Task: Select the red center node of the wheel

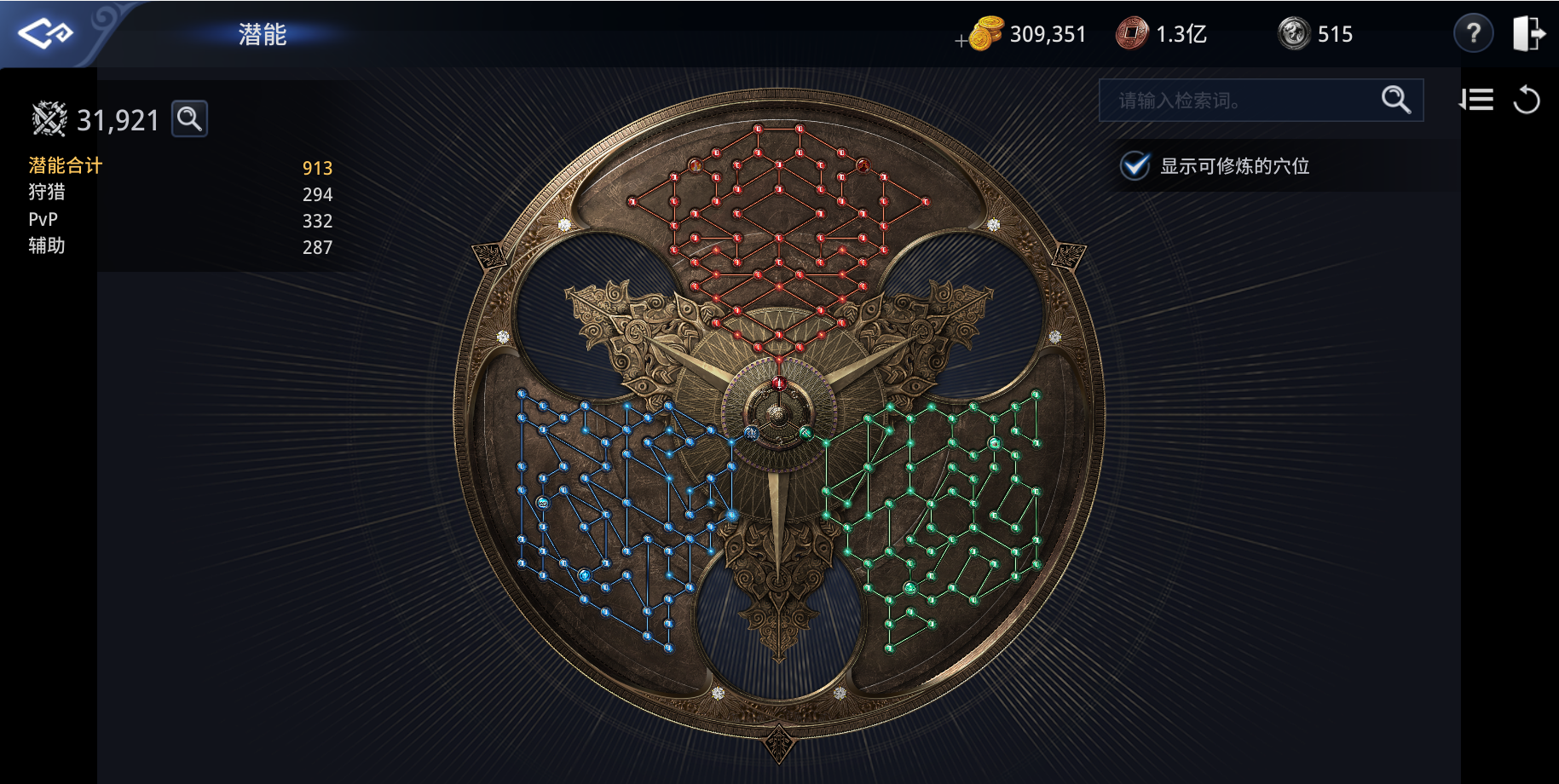Action: 778,383
